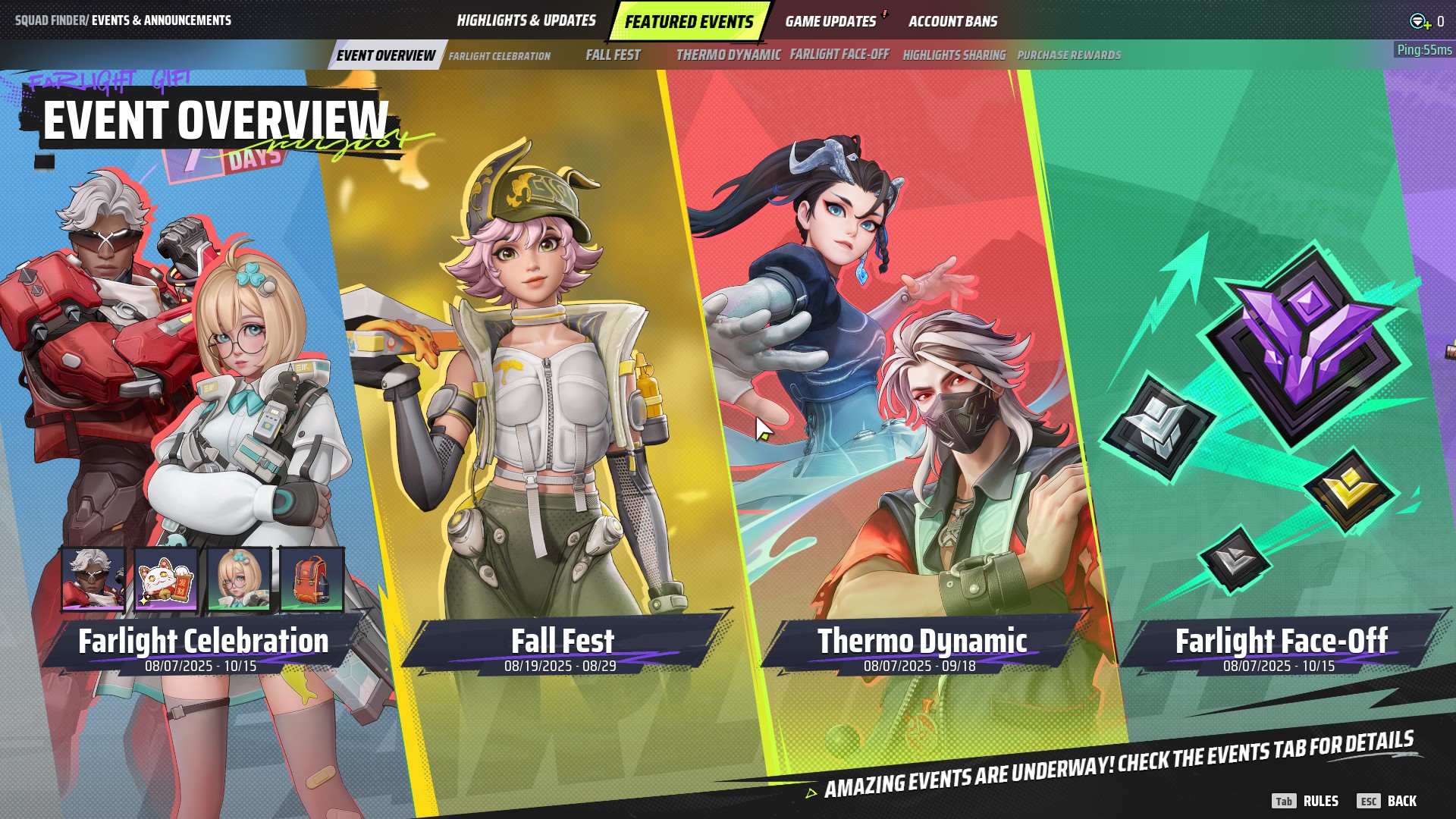Open the Purchase Rewards sub-tab

click(1068, 55)
